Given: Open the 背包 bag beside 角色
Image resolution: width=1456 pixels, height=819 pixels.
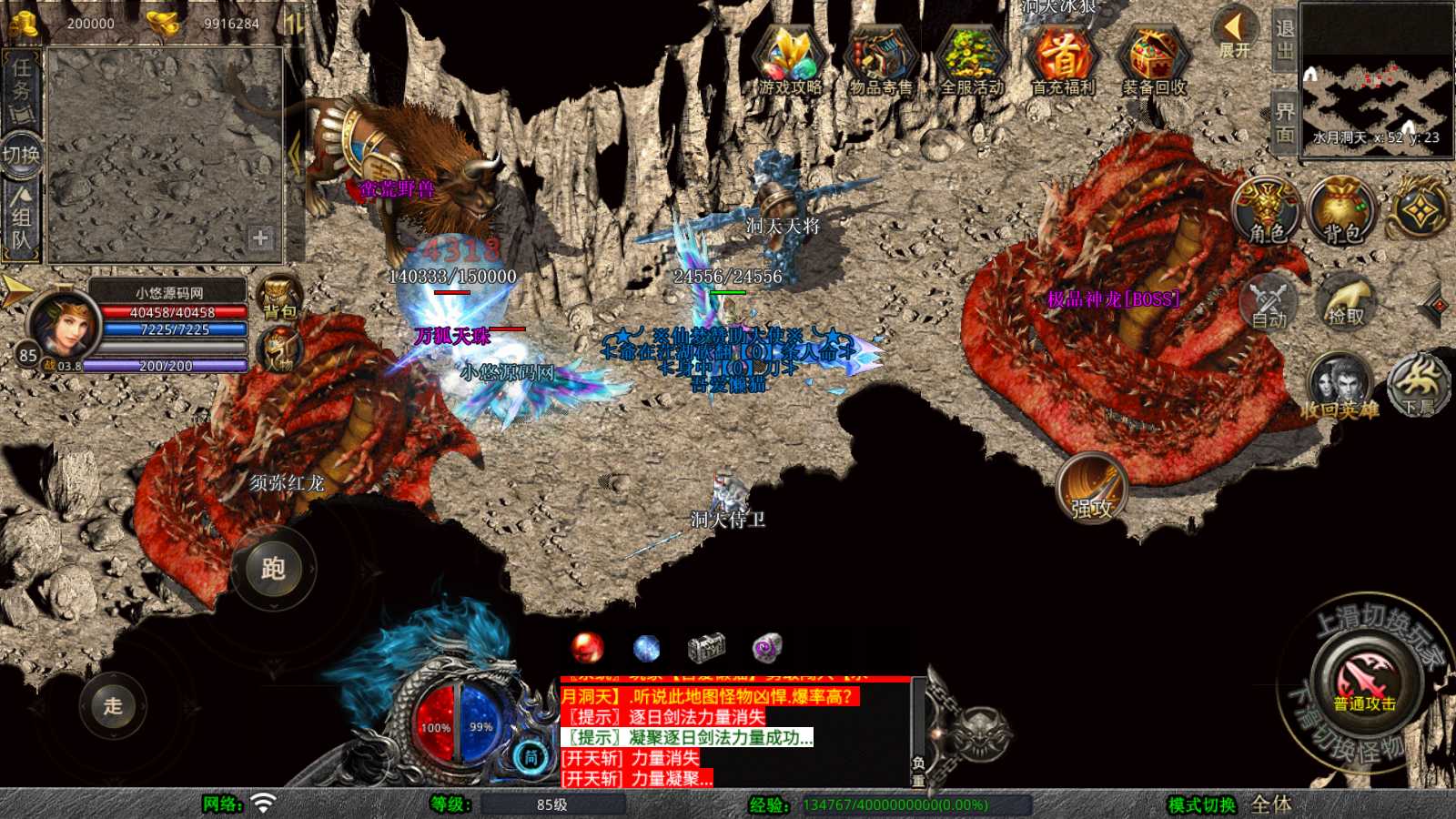Looking at the screenshot, I should 1340,211.
